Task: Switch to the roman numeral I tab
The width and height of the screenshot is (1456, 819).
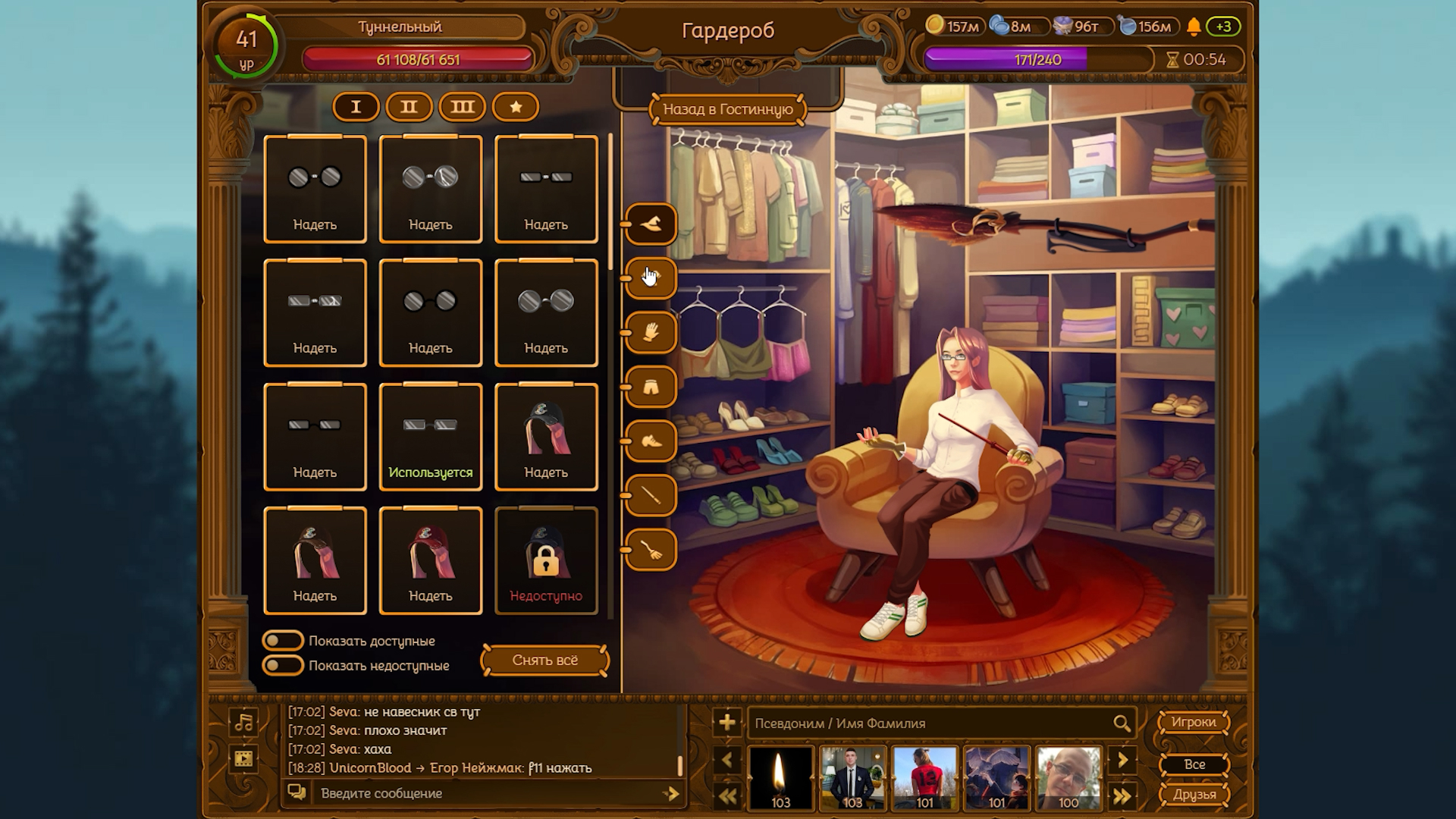Action: click(x=356, y=107)
